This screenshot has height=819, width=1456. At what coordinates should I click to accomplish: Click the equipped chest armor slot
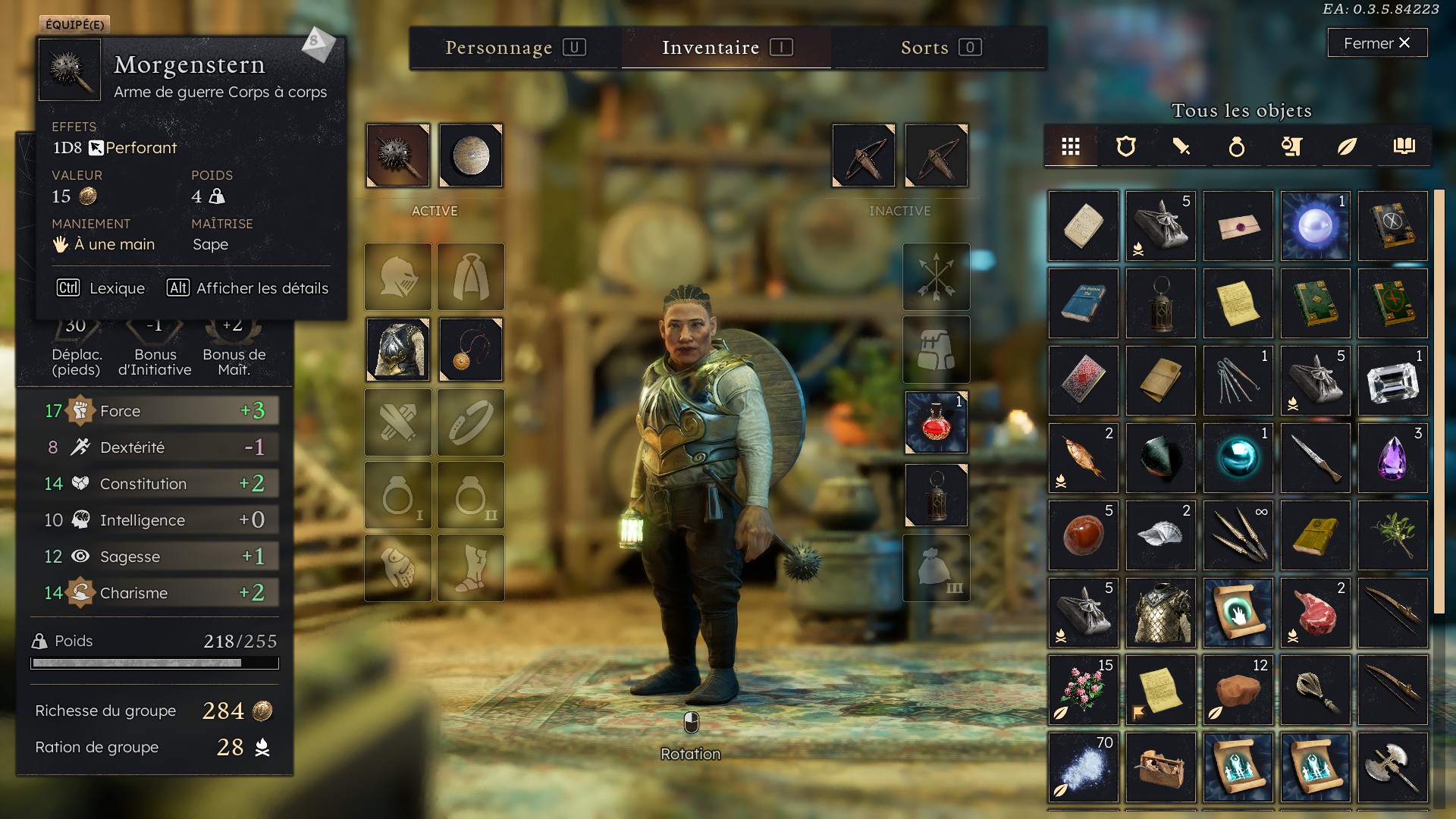coord(398,350)
